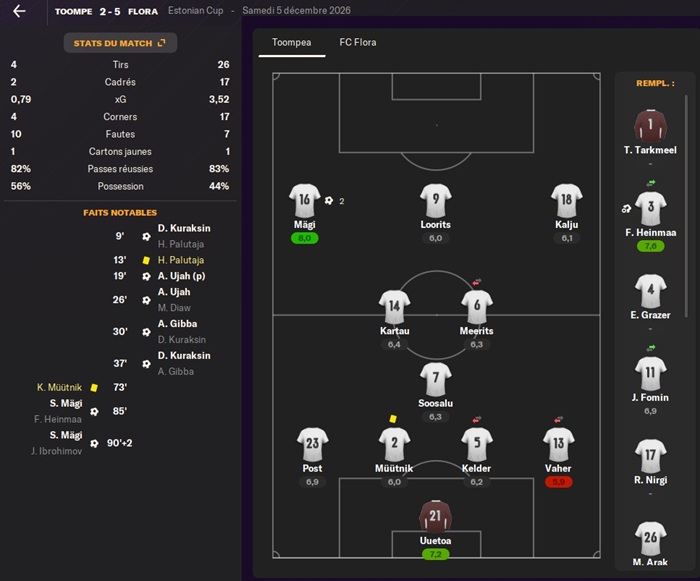Select striker Mägi's number 16 shirt

pos(304,200)
